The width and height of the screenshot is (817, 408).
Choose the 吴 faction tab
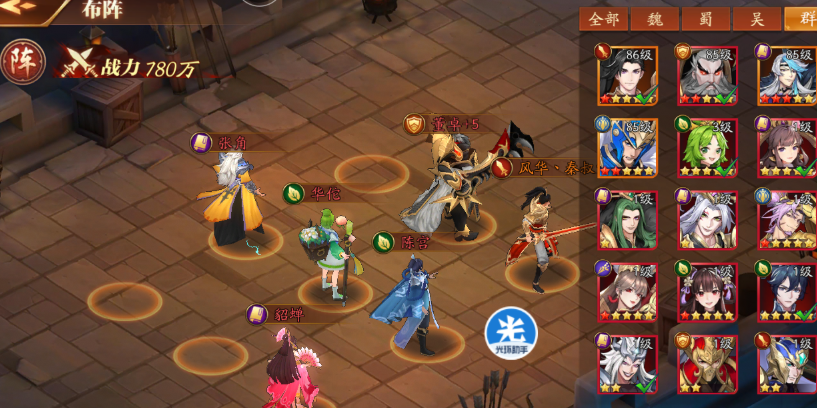(x=757, y=19)
